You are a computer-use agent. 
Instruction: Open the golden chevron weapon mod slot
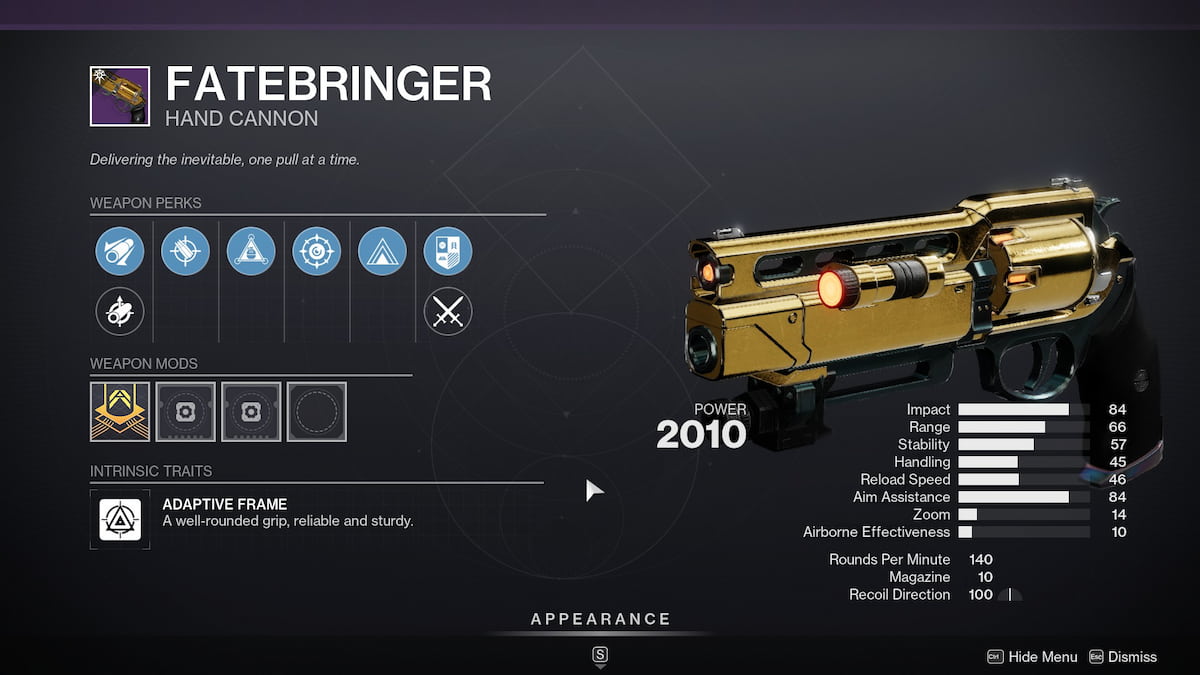pos(120,411)
